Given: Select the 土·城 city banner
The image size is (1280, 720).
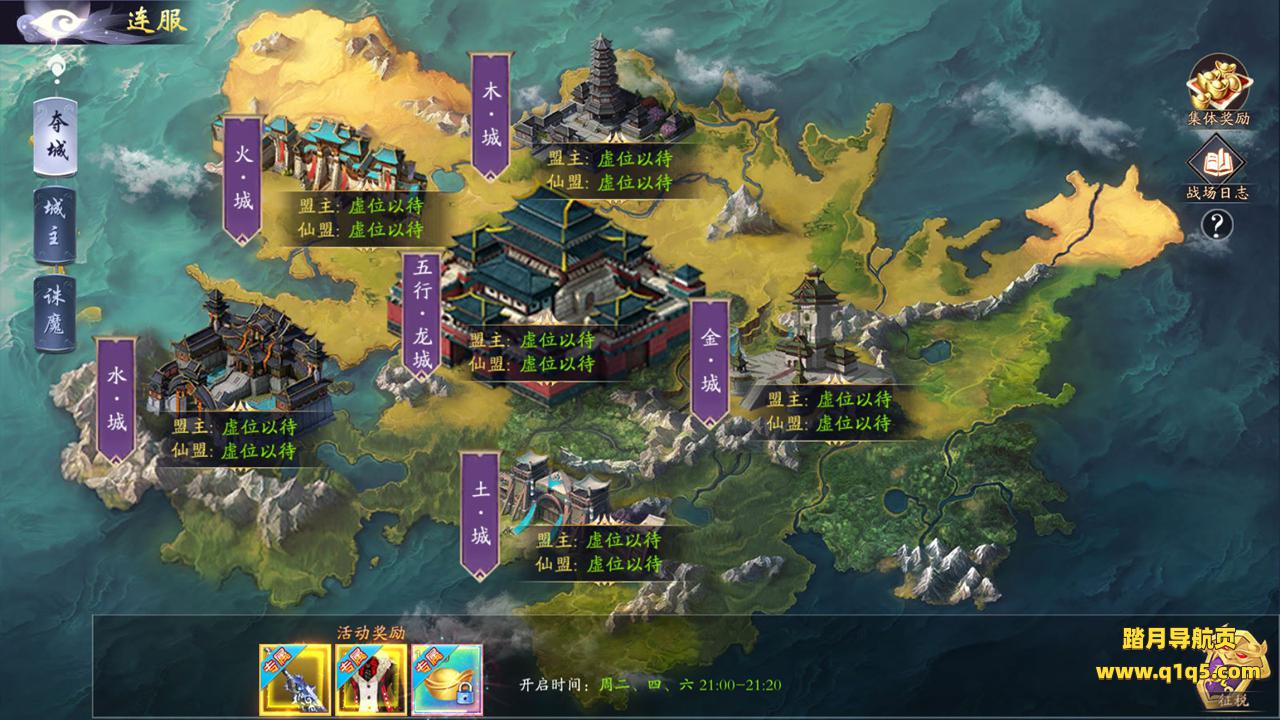Looking at the screenshot, I should tap(481, 516).
